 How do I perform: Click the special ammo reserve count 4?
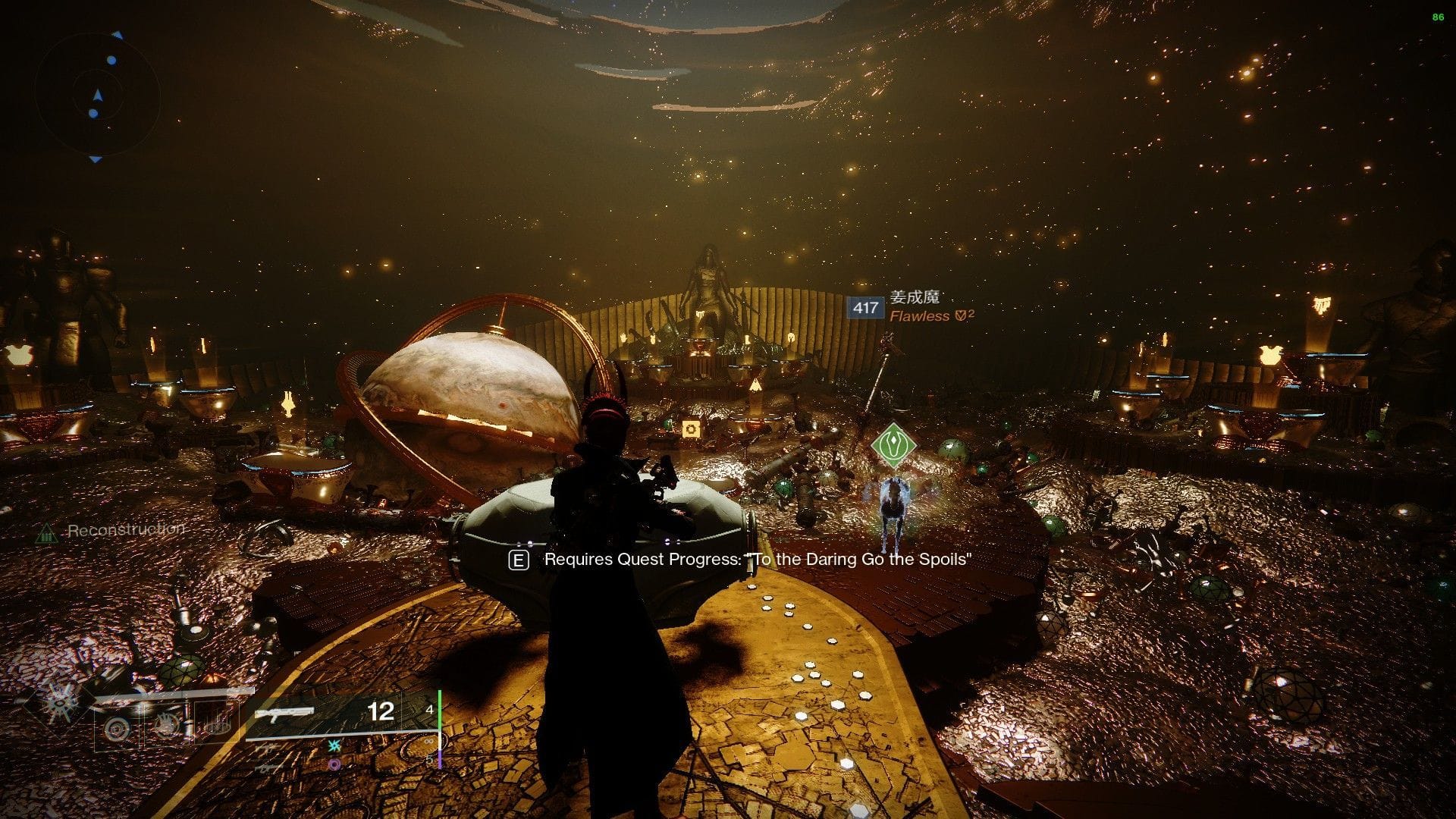(x=429, y=711)
